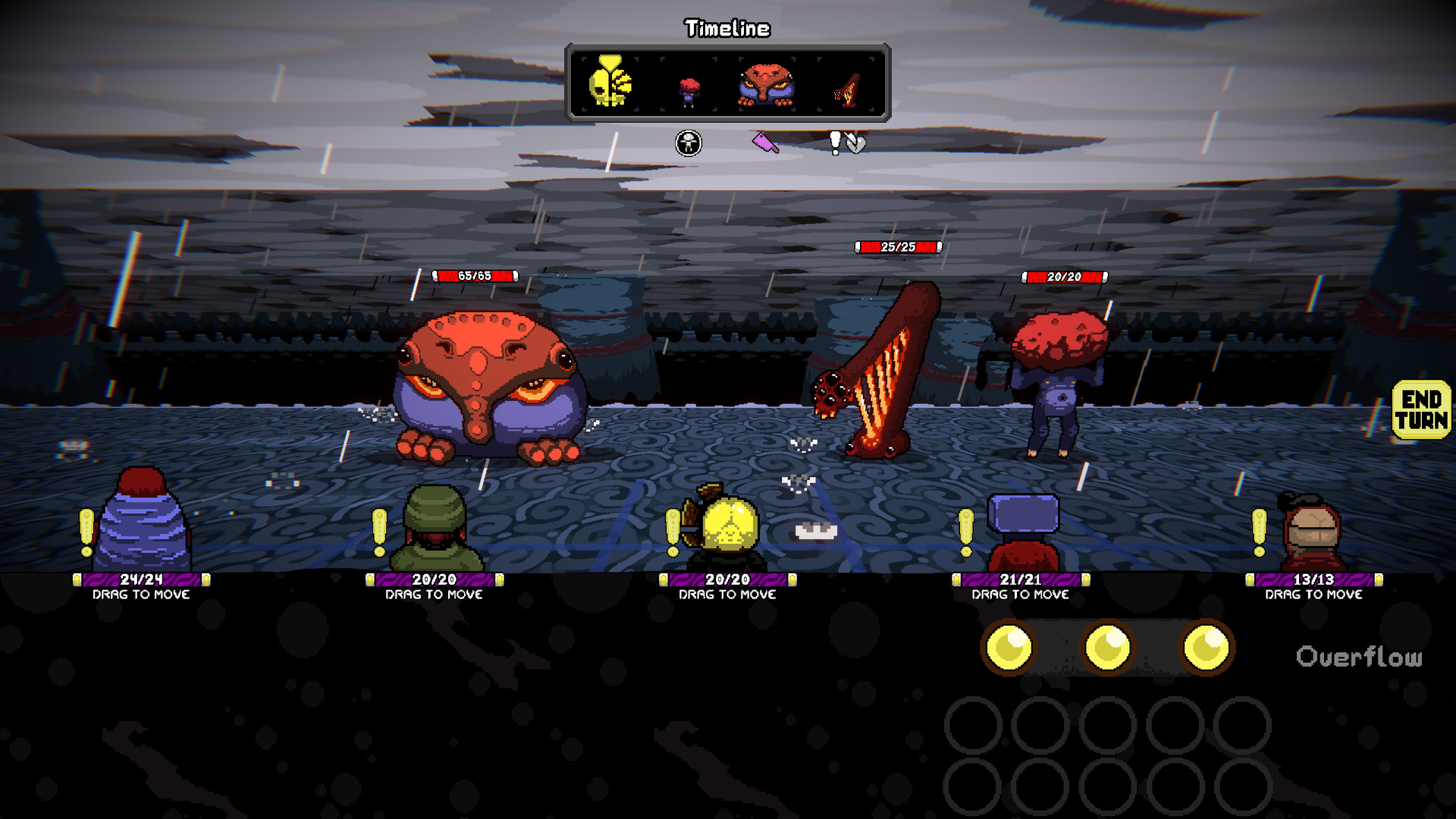Image resolution: width=1456 pixels, height=819 pixels.
Task: End the current turn
Action: click(1421, 409)
